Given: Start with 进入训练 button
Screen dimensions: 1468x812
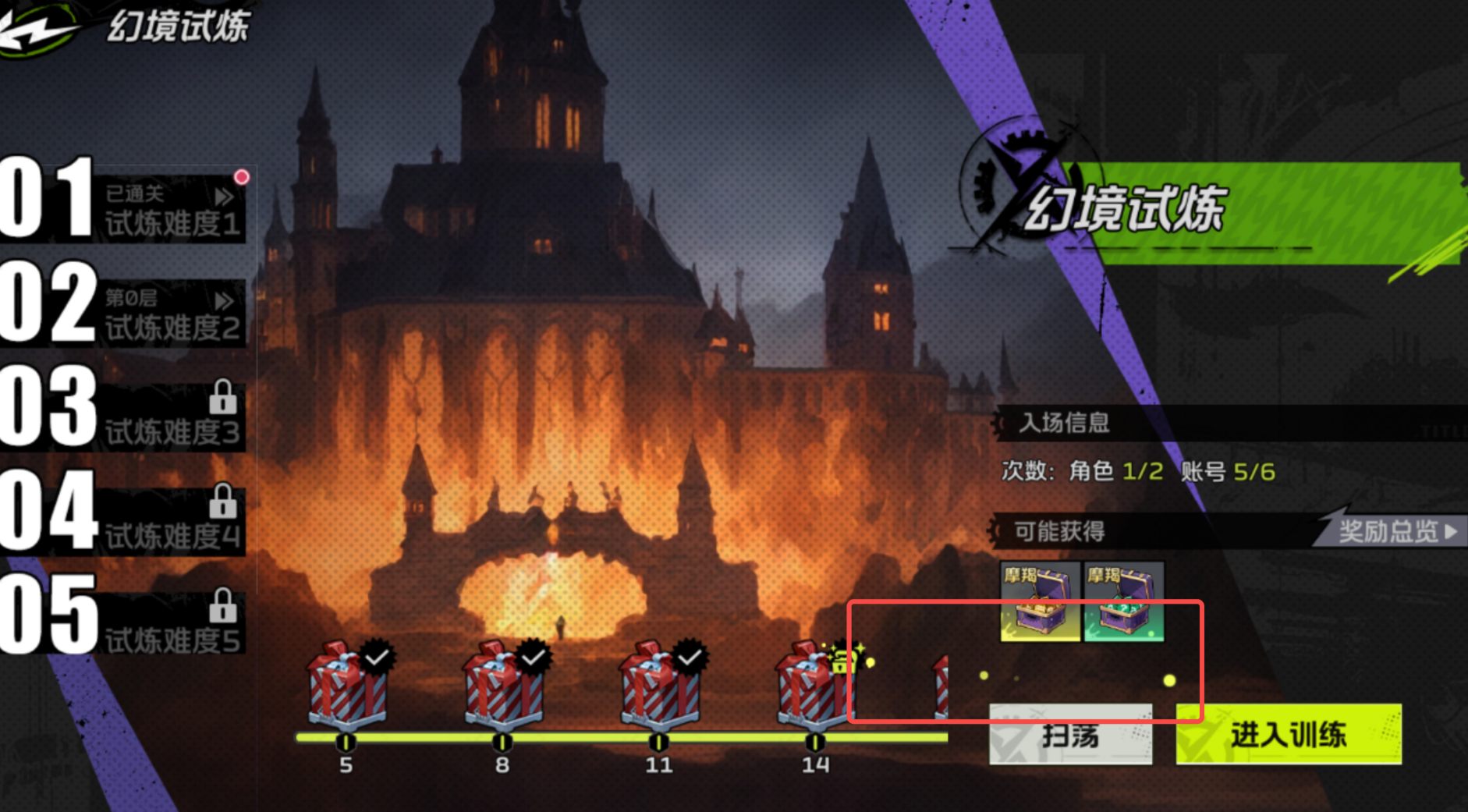Looking at the screenshot, I should tap(1289, 735).
